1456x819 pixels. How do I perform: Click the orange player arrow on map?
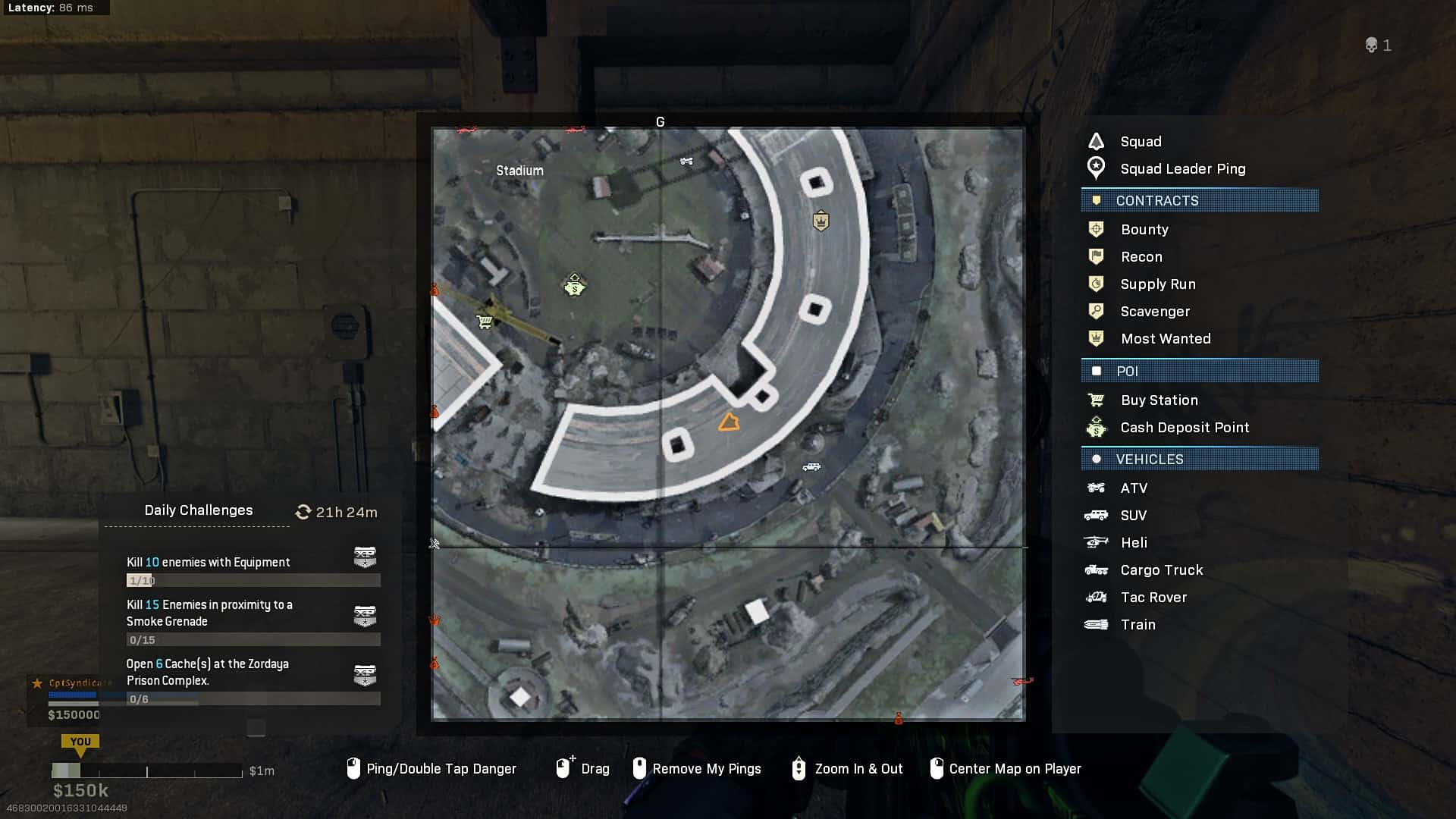pos(729,422)
